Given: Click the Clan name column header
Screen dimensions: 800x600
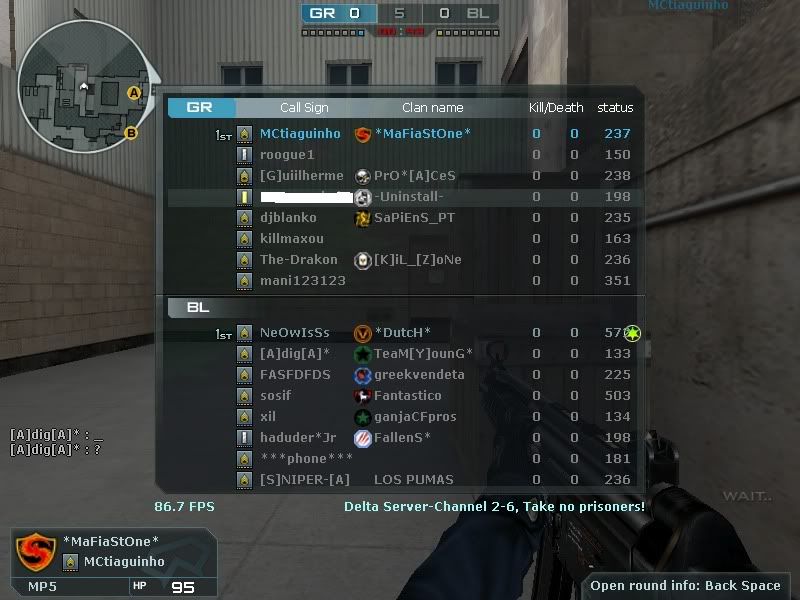Looking at the screenshot, I should coord(432,108).
